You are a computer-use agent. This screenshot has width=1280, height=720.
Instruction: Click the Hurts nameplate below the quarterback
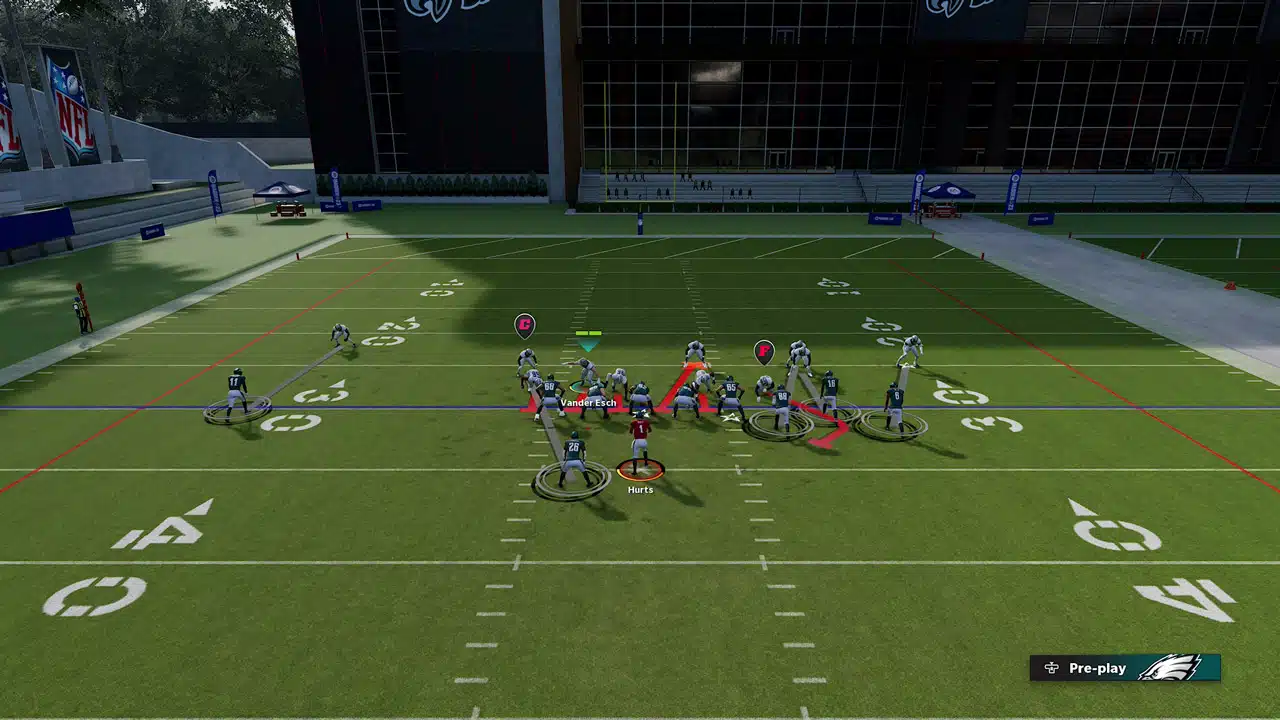pos(640,490)
